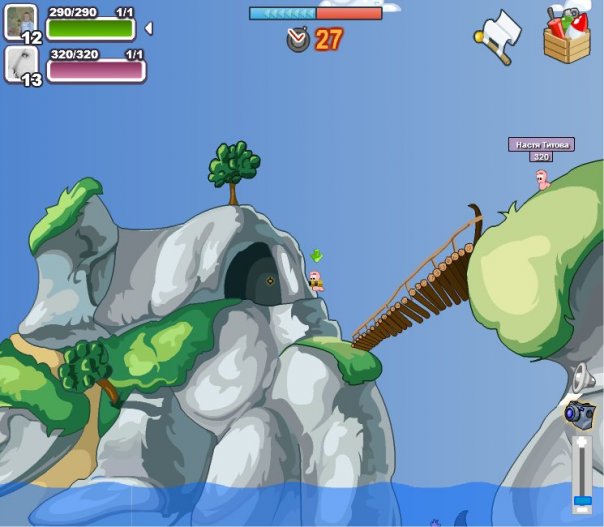This screenshot has height=527, width=604.
Task: Select the level 12 player avatar
Action: click(x=21, y=21)
